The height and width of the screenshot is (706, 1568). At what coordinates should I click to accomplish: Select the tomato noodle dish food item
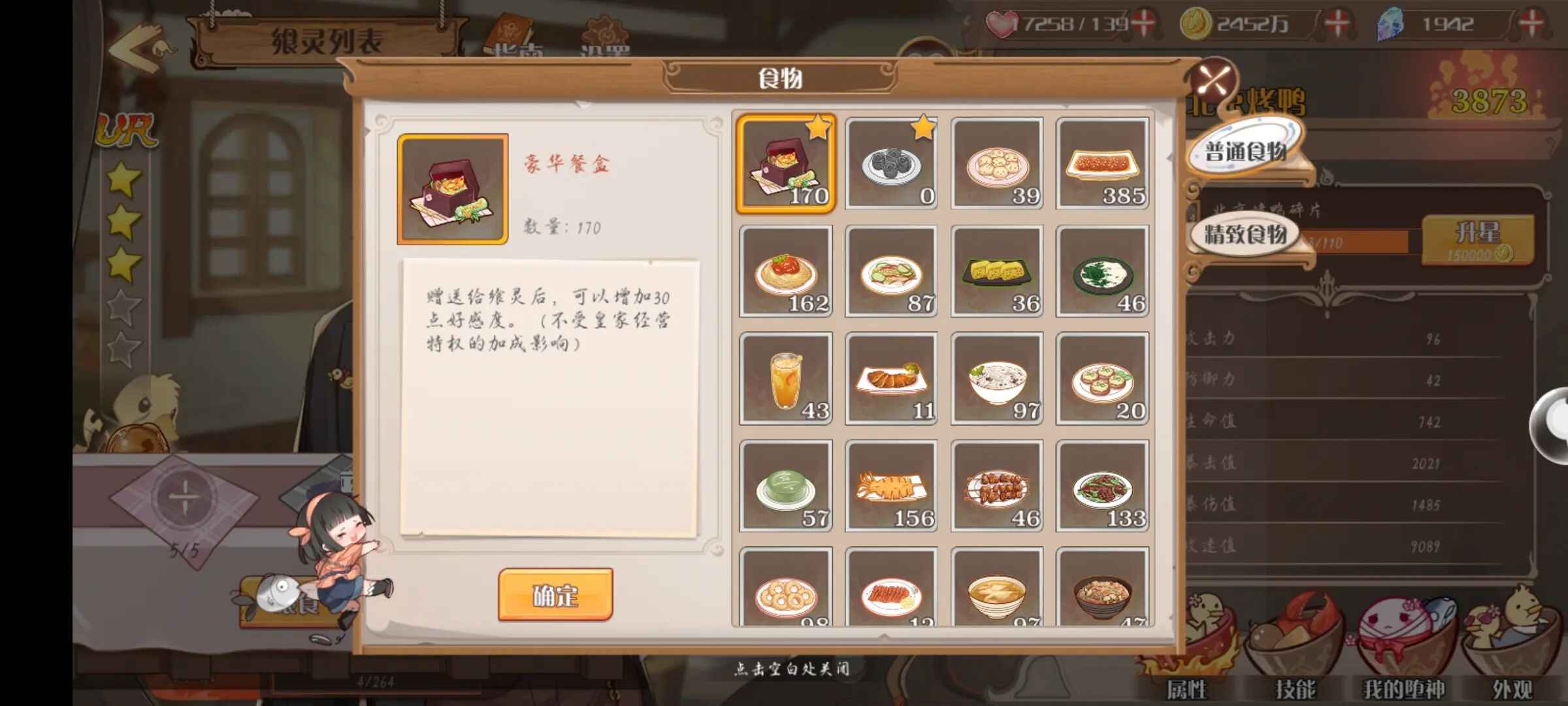click(x=785, y=269)
